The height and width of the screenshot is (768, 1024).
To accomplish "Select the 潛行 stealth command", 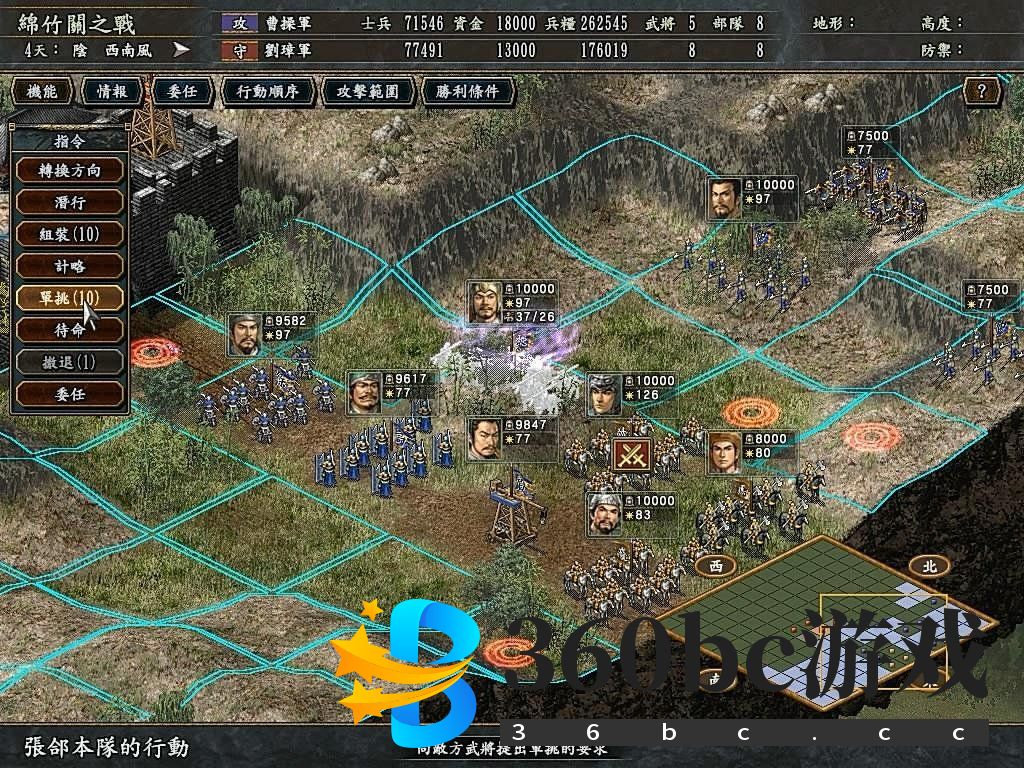I will click(x=70, y=202).
